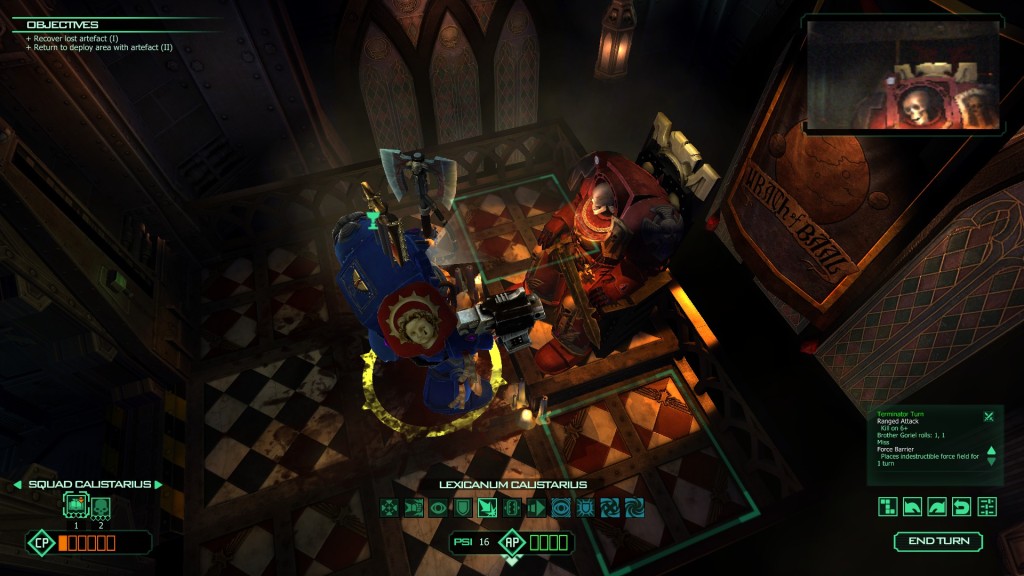Close the combat log panel

pyautogui.click(x=988, y=416)
